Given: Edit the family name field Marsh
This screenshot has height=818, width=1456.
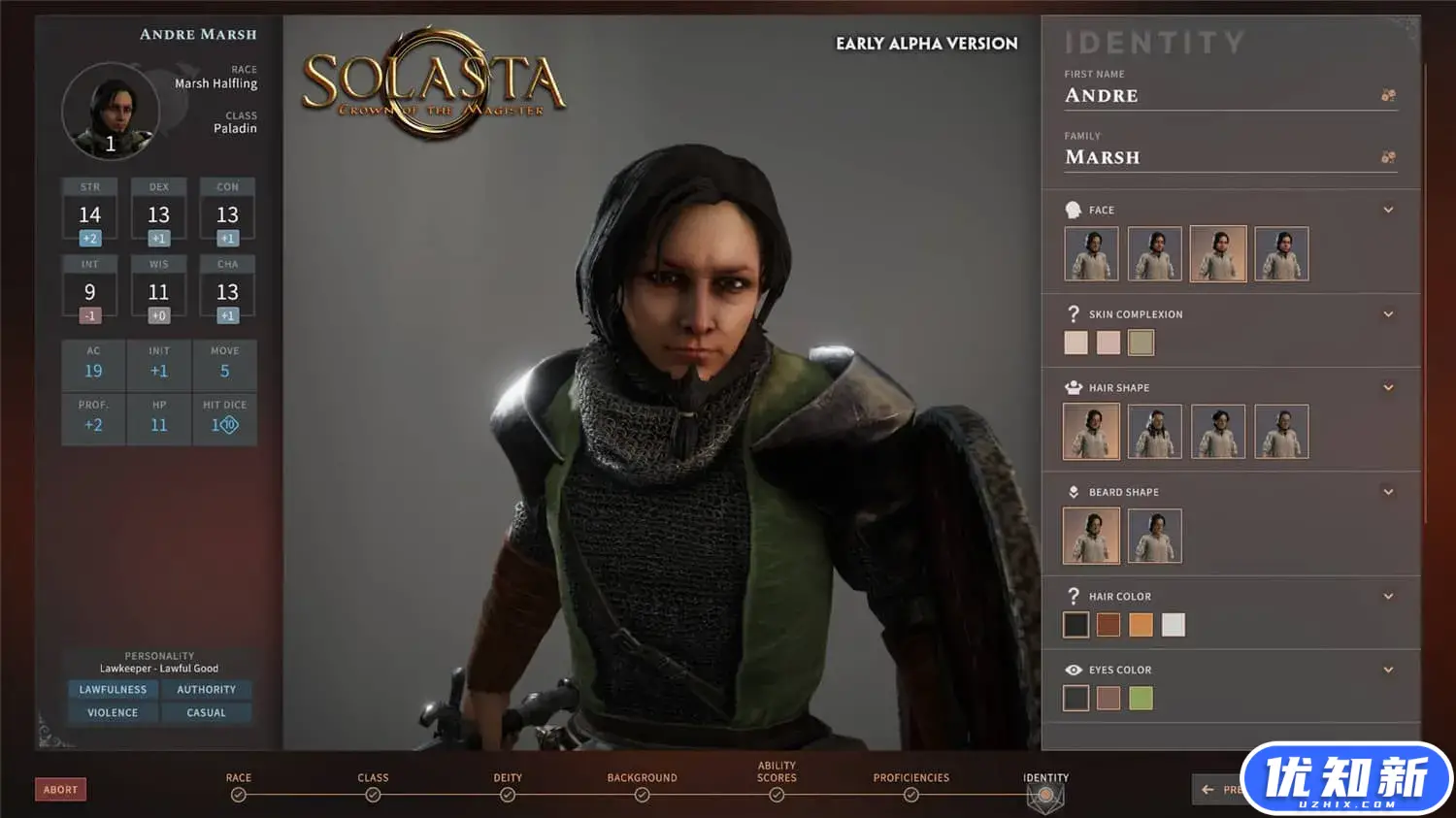Looking at the screenshot, I should [x=1213, y=157].
